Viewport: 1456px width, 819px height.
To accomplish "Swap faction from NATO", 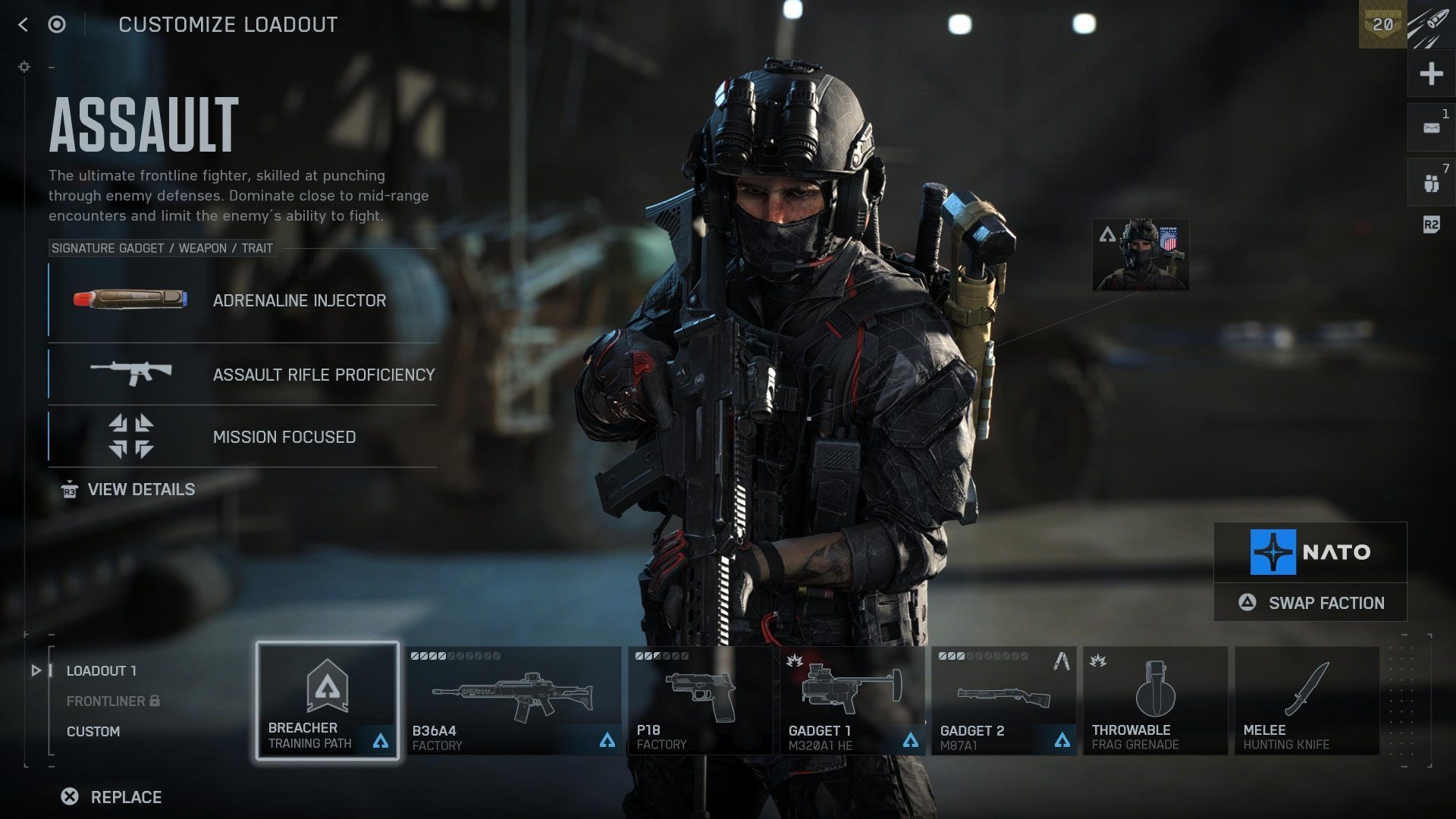I will coord(1310,603).
